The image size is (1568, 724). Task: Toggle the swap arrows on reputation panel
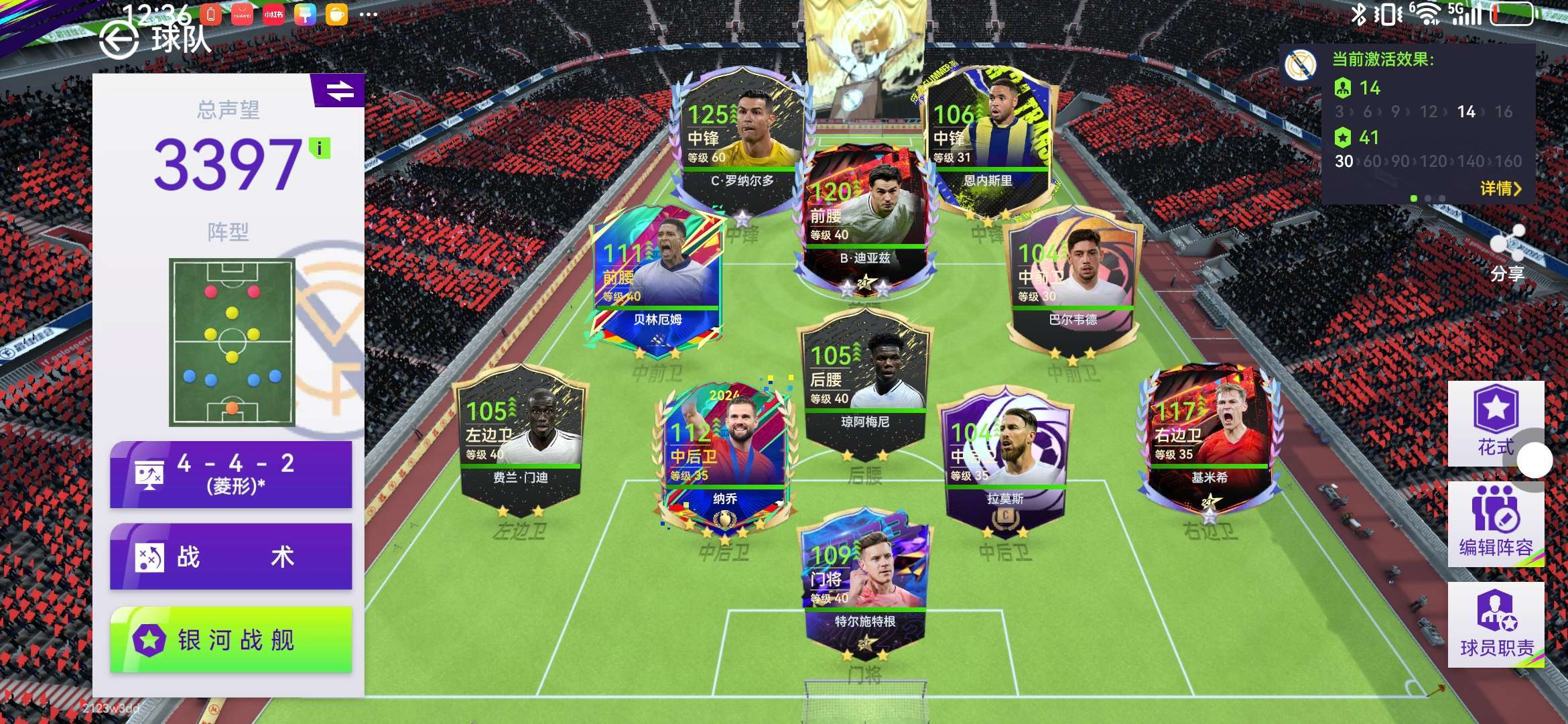pyautogui.click(x=339, y=90)
